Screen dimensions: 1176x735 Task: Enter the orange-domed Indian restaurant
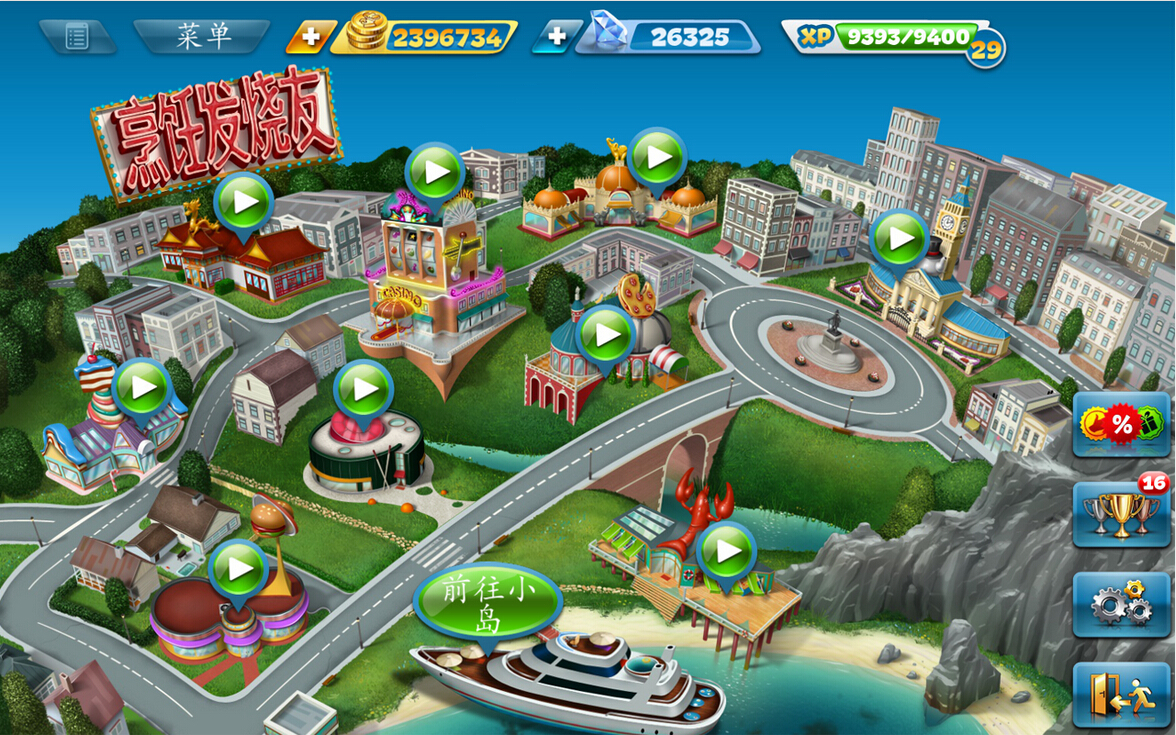coord(657,158)
